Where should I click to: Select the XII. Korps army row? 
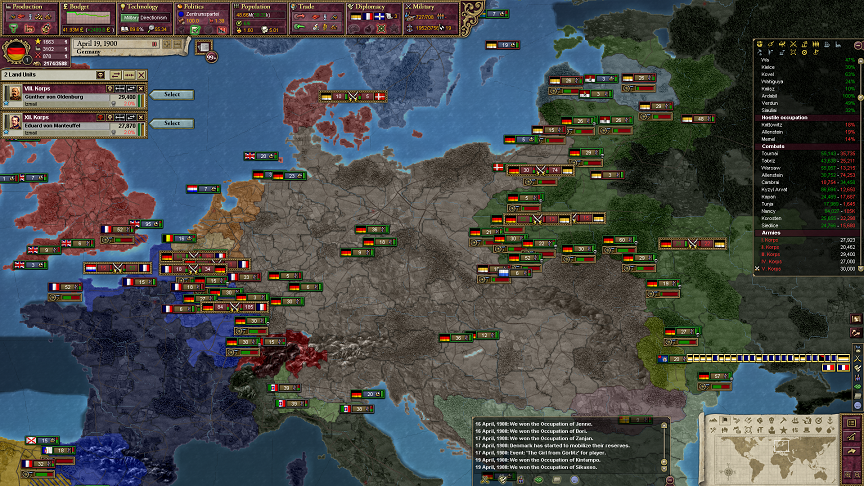pyautogui.click(x=70, y=122)
